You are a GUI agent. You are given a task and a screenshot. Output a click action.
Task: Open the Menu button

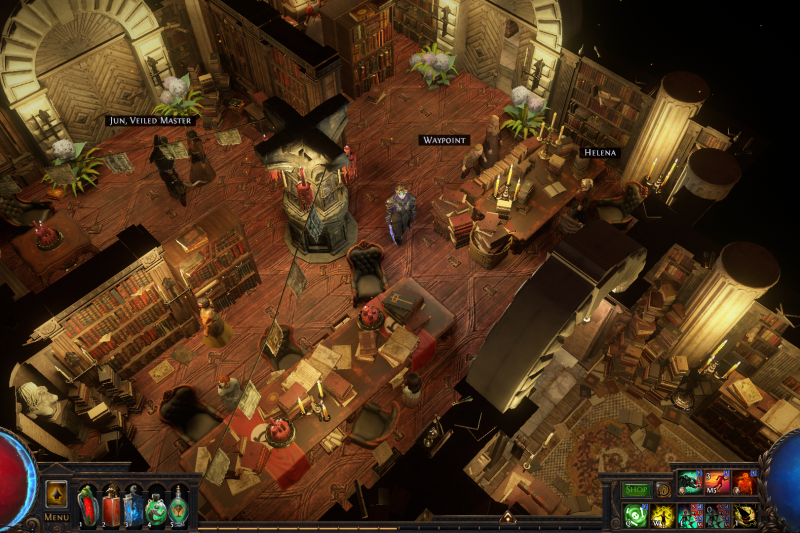56,518
